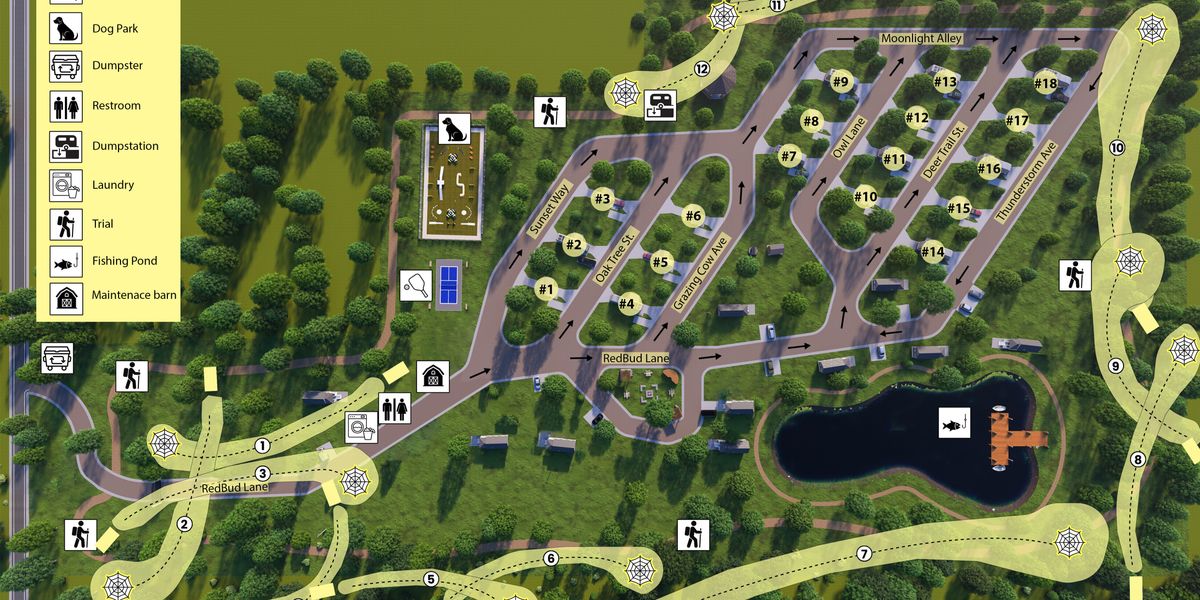Click campsite marker #9
The width and height of the screenshot is (1200, 600).
tap(839, 81)
